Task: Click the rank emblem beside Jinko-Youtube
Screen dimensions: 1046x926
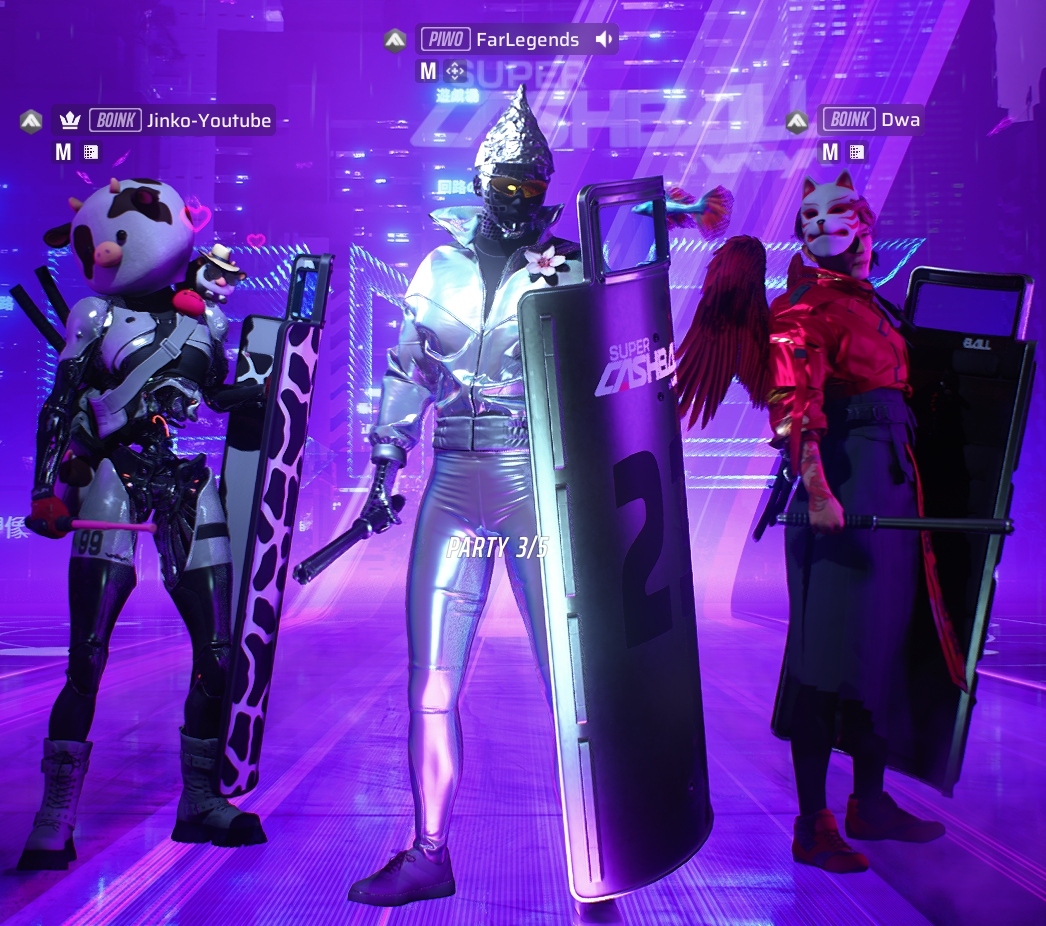Action: [31, 121]
